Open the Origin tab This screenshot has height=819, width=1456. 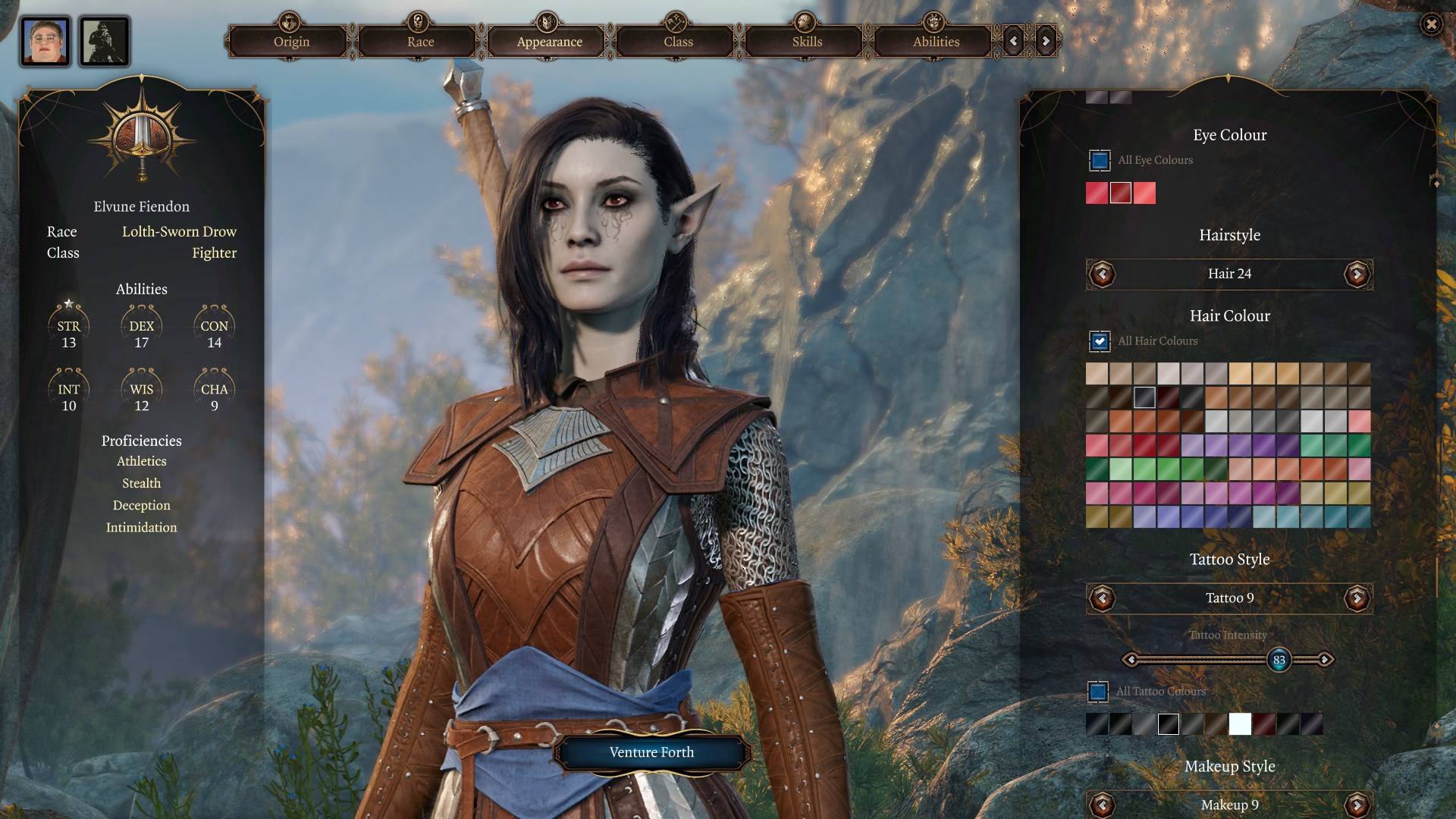click(291, 42)
